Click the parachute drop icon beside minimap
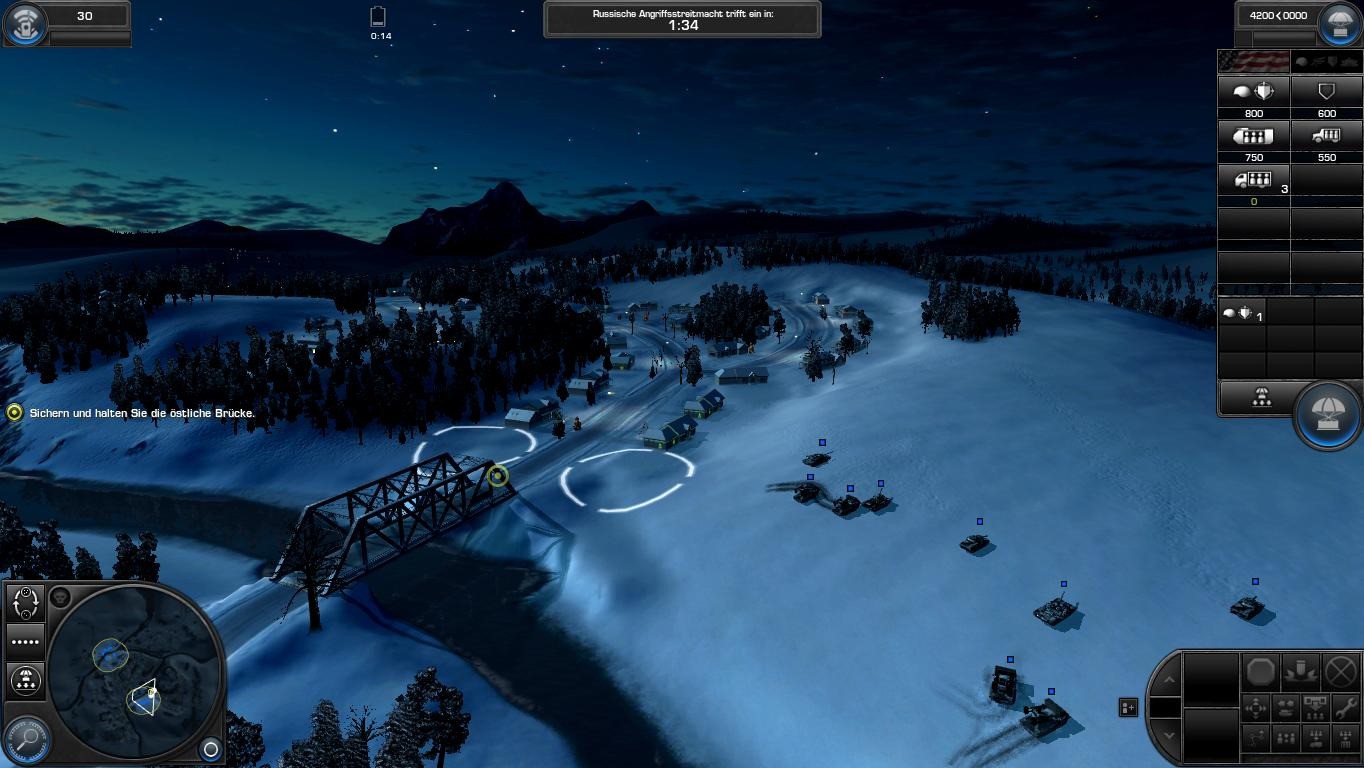Image resolution: width=1364 pixels, height=768 pixels. coord(25,681)
